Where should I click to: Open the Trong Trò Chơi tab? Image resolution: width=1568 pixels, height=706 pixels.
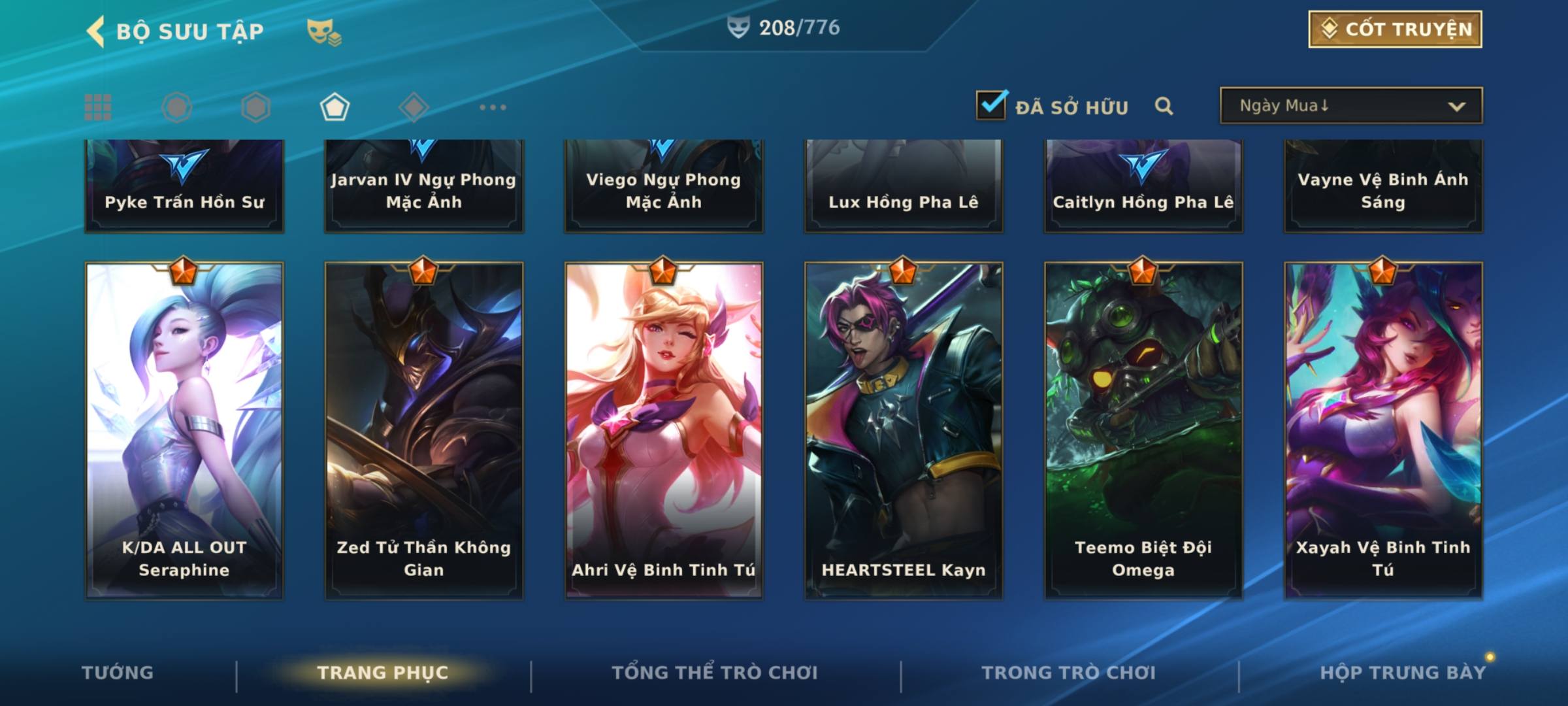tap(1069, 673)
